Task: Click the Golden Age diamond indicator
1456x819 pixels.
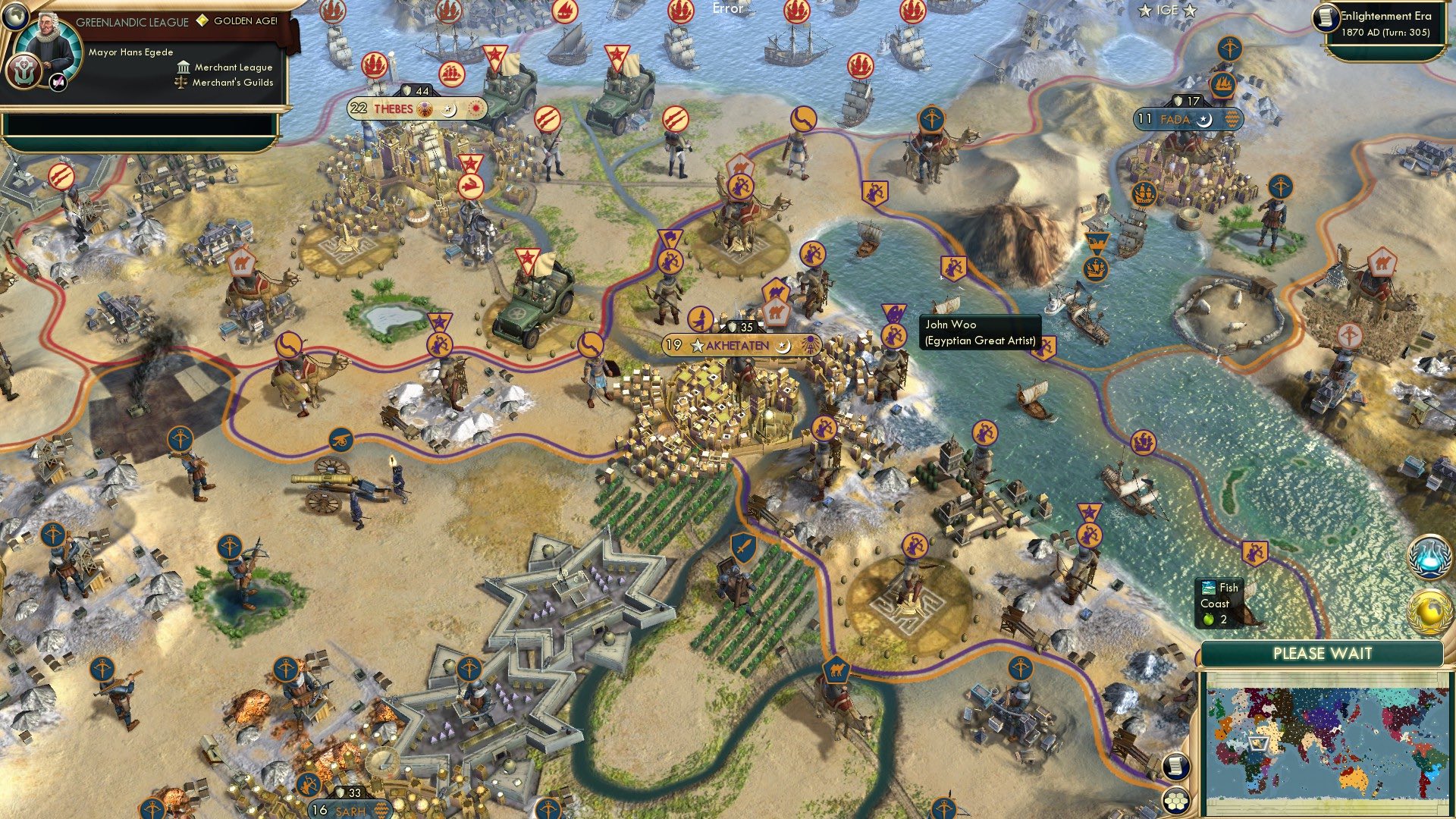Action: [x=202, y=20]
